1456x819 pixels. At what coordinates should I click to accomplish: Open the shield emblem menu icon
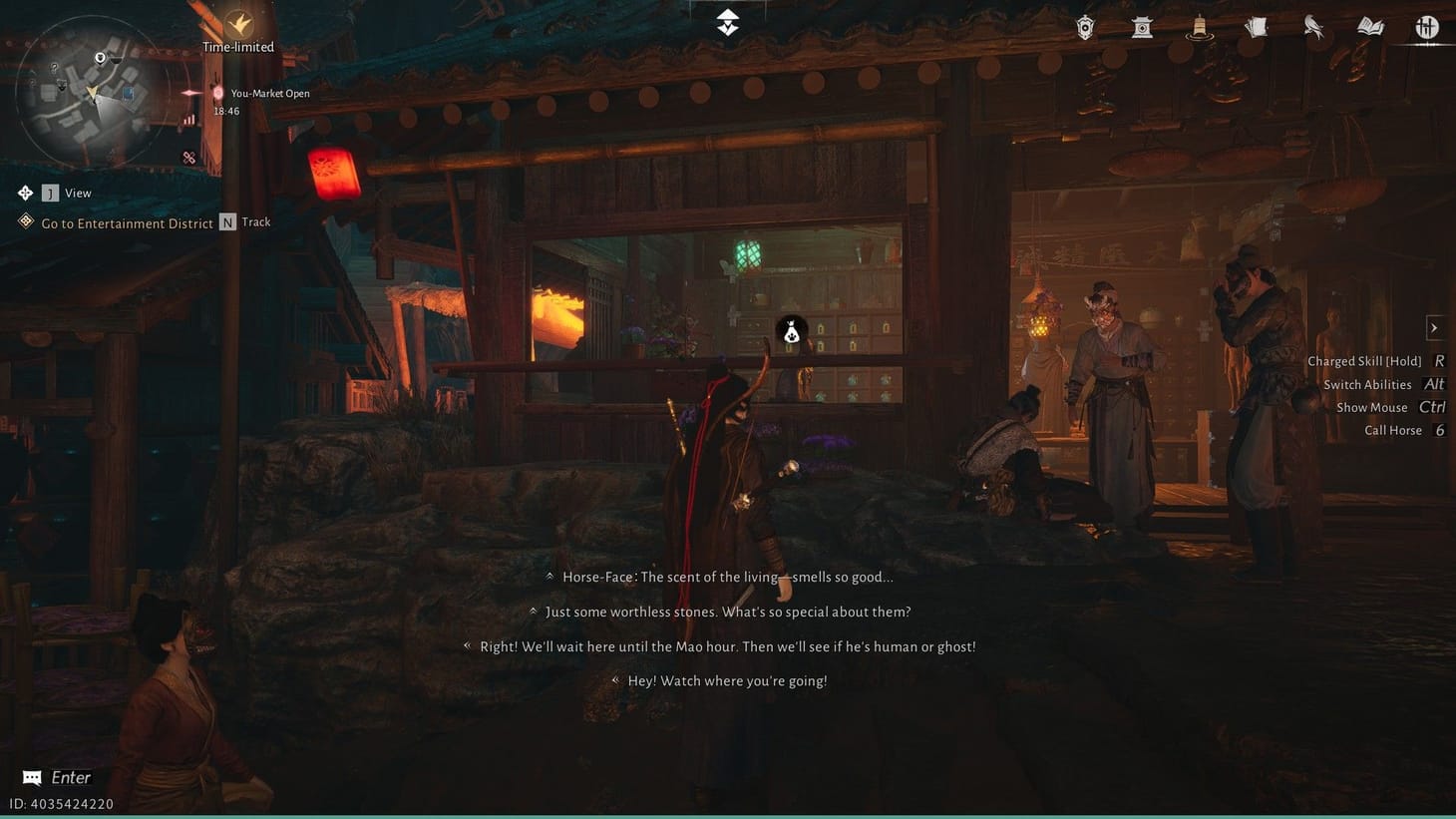tap(1084, 27)
